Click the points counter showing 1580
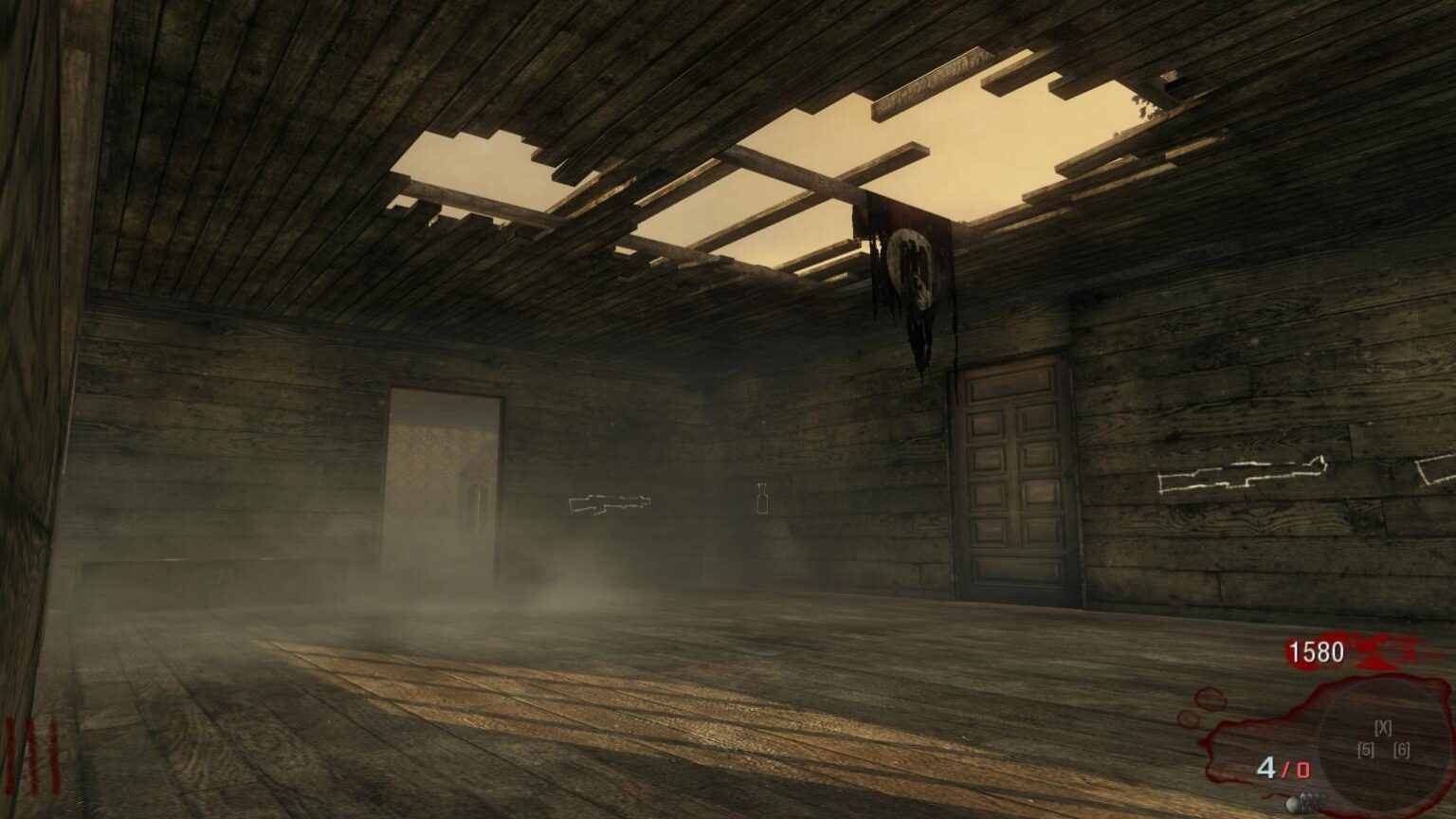 click(x=1316, y=651)
